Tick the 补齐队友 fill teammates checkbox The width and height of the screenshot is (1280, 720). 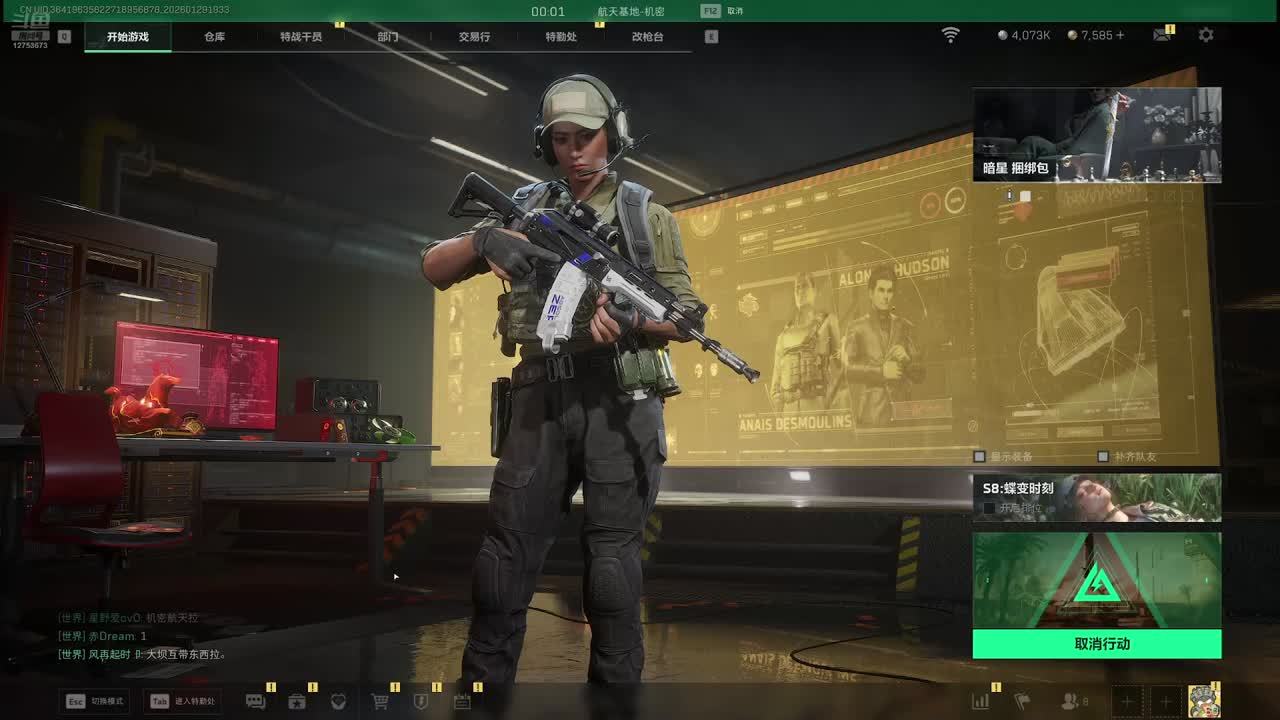click(1102, 457)
